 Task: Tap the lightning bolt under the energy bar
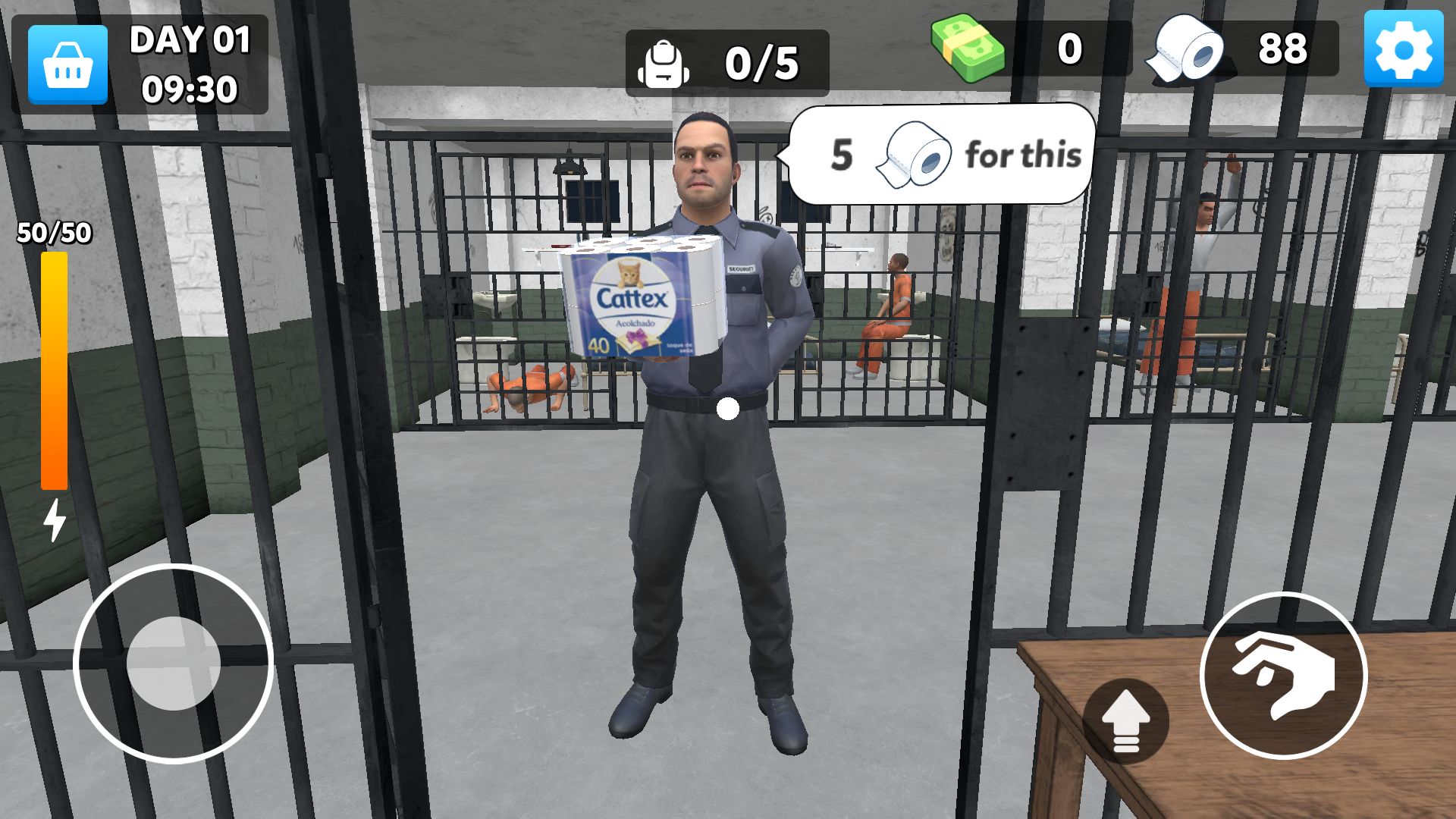[53, 518]
